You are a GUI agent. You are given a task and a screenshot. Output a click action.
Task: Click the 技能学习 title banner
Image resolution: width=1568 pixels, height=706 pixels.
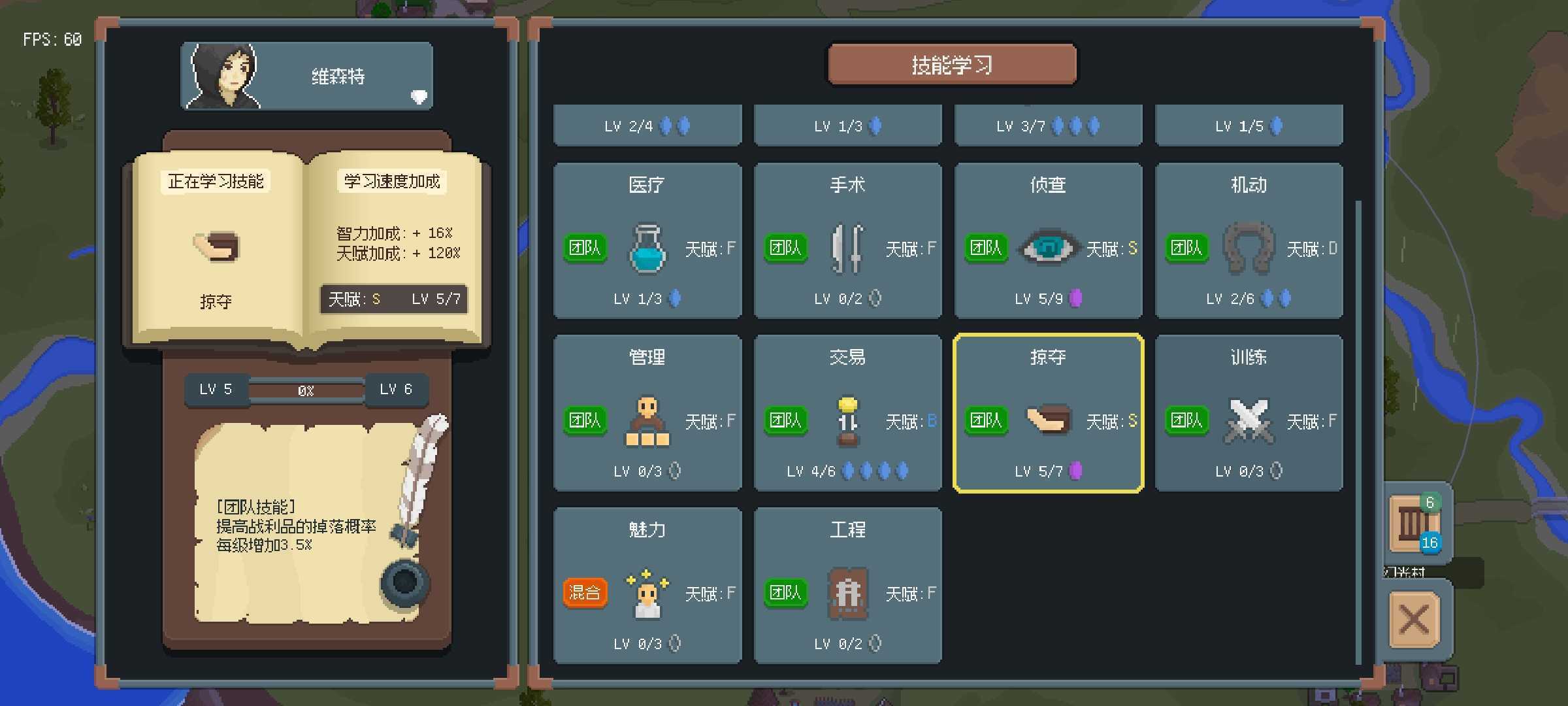point(952,65)
